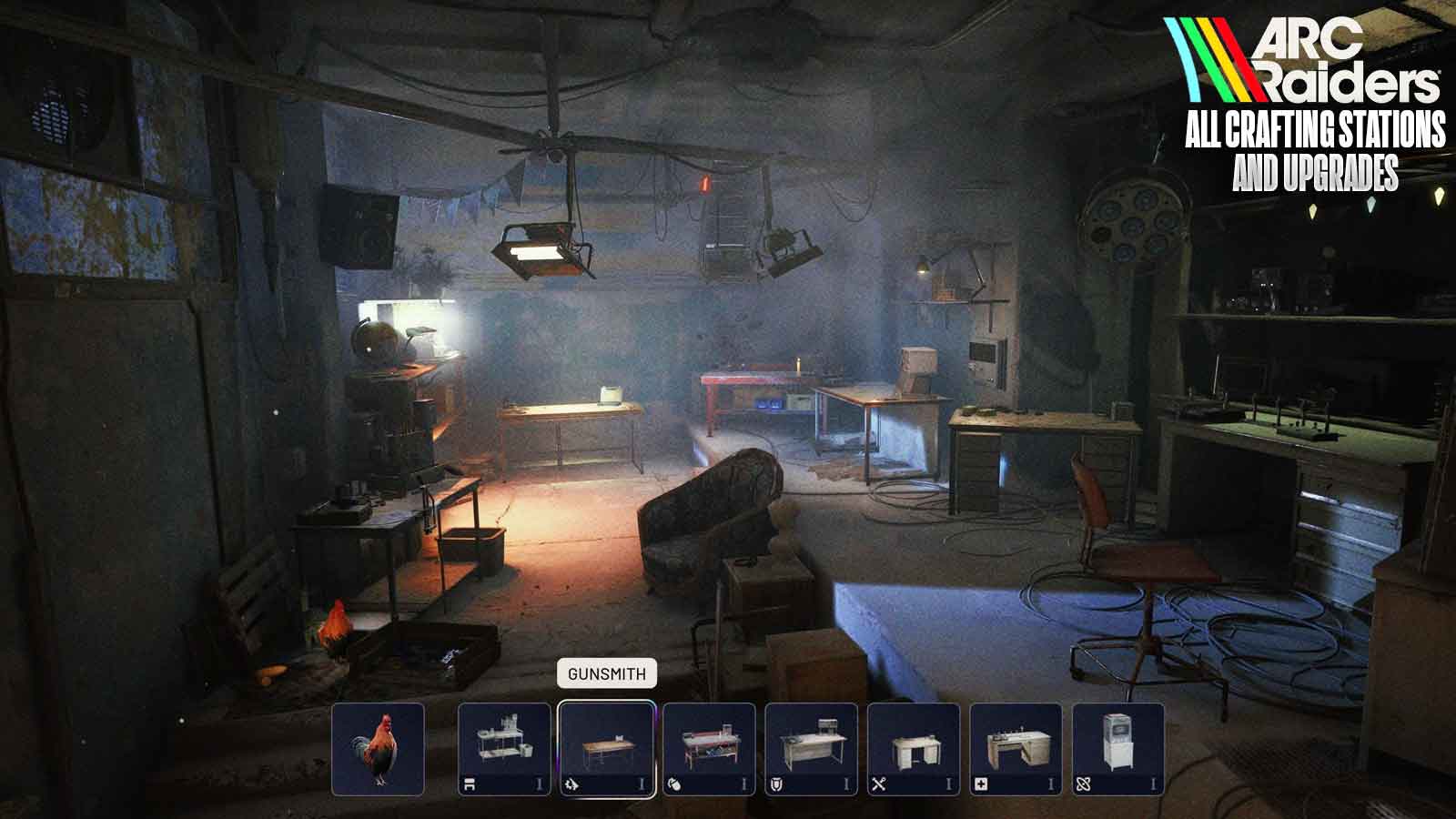Select the utility desk station thumbnail
1456x819 pixels.
pos(916,746)
